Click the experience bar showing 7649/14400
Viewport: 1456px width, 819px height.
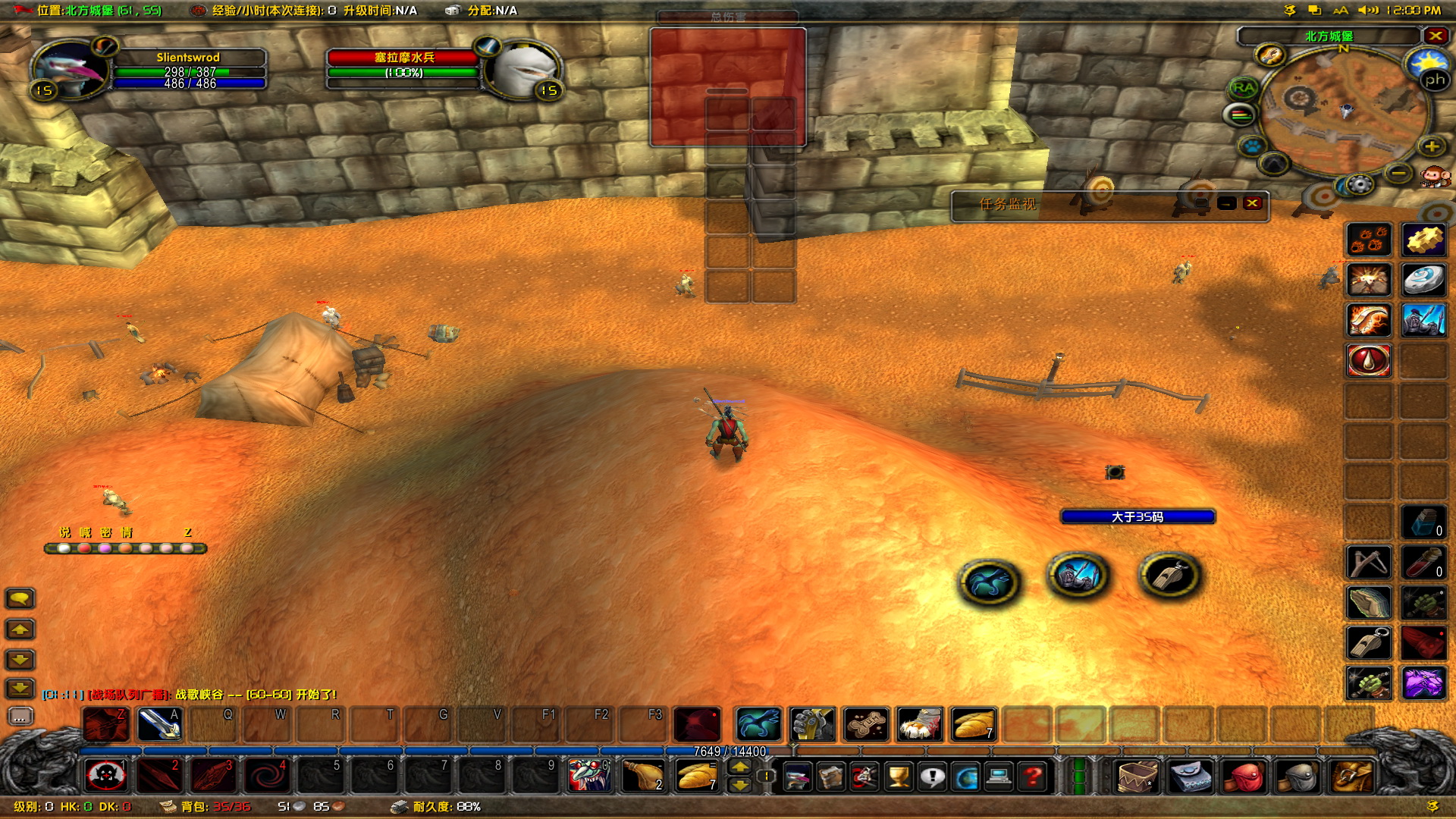[730, 750]
